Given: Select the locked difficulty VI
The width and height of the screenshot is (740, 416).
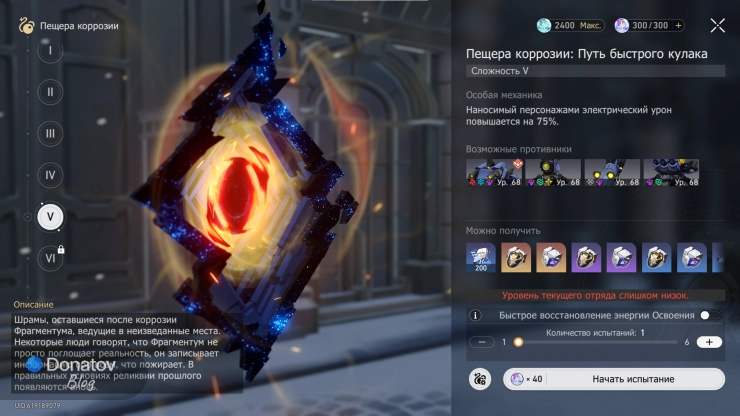Looking at the screenshot, I should pyautogui.click(x=50, y=257).
